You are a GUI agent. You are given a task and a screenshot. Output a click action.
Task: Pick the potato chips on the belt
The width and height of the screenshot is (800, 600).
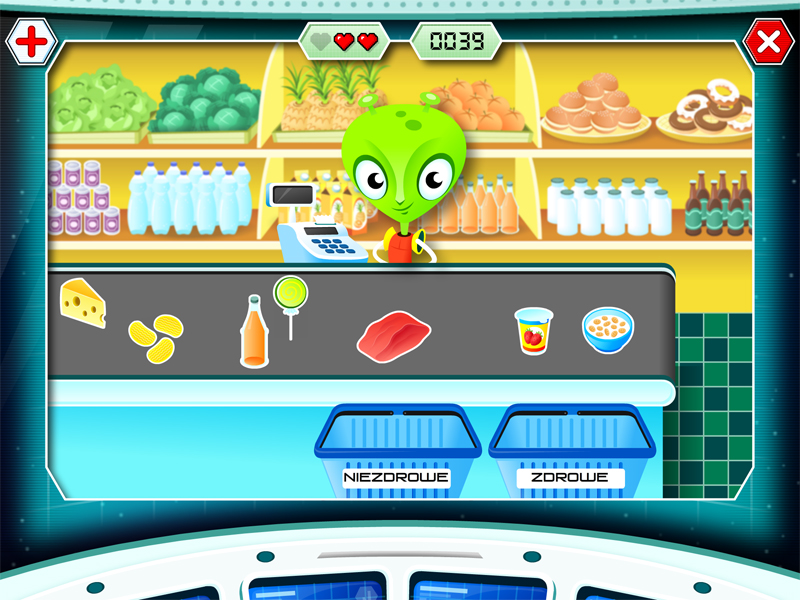[x=156, y=338]
